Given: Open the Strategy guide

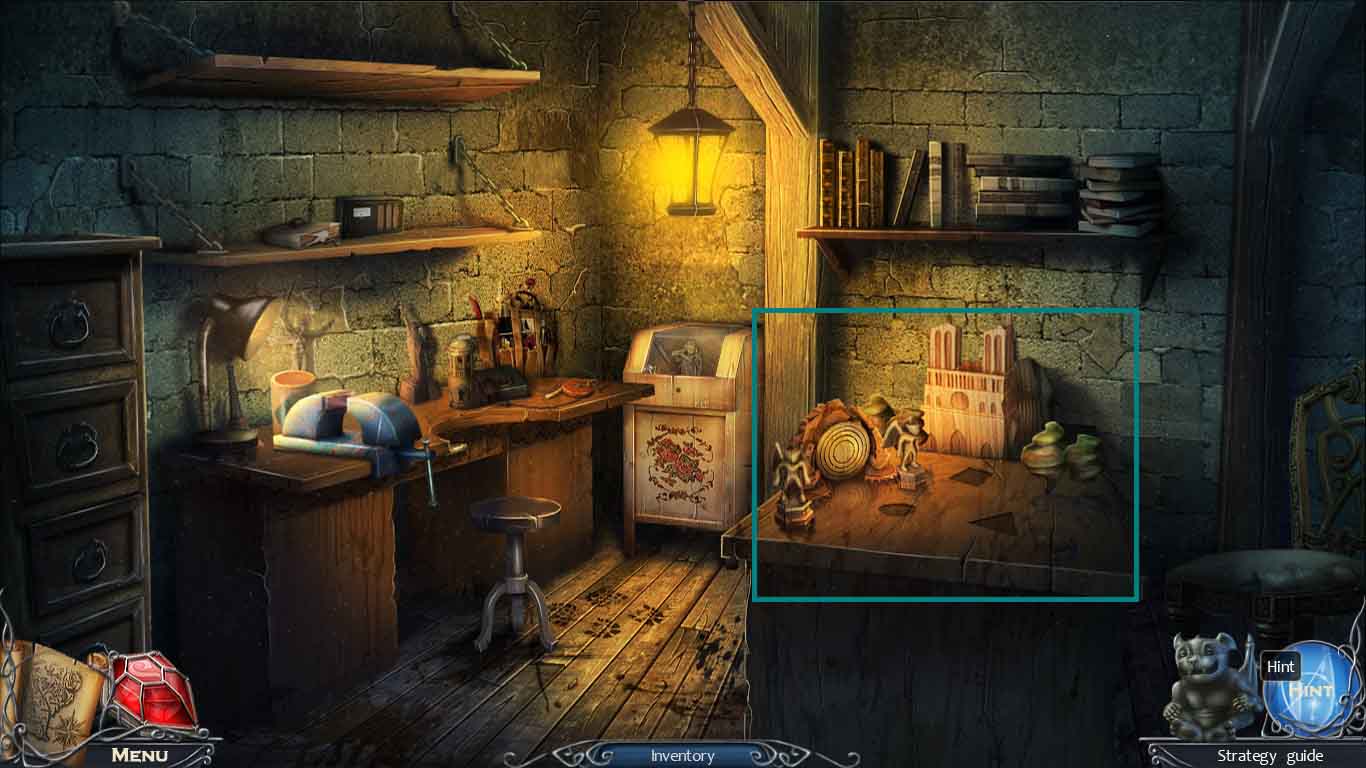Looking at the screenshot, I should pos(1269,756).
